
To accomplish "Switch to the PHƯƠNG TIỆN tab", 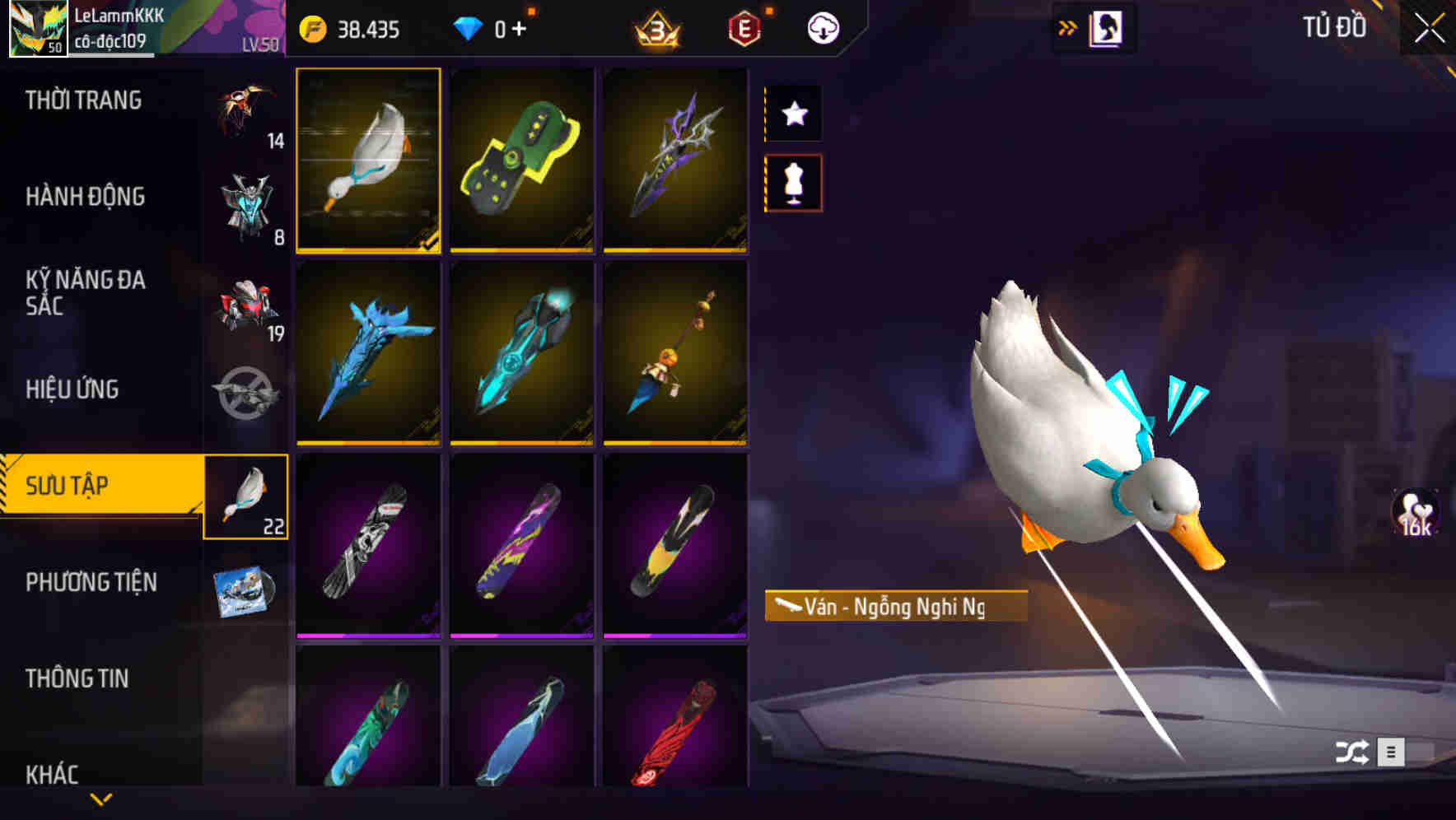I will [x=91, y=582].
